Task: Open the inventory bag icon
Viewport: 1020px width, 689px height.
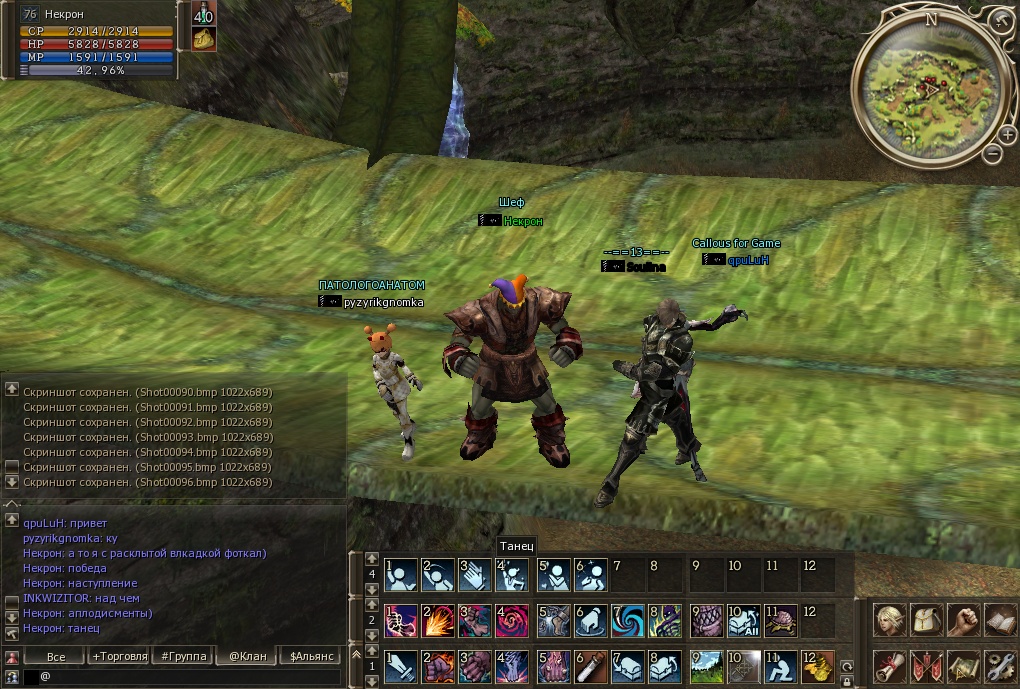Action: click(927, 621)
